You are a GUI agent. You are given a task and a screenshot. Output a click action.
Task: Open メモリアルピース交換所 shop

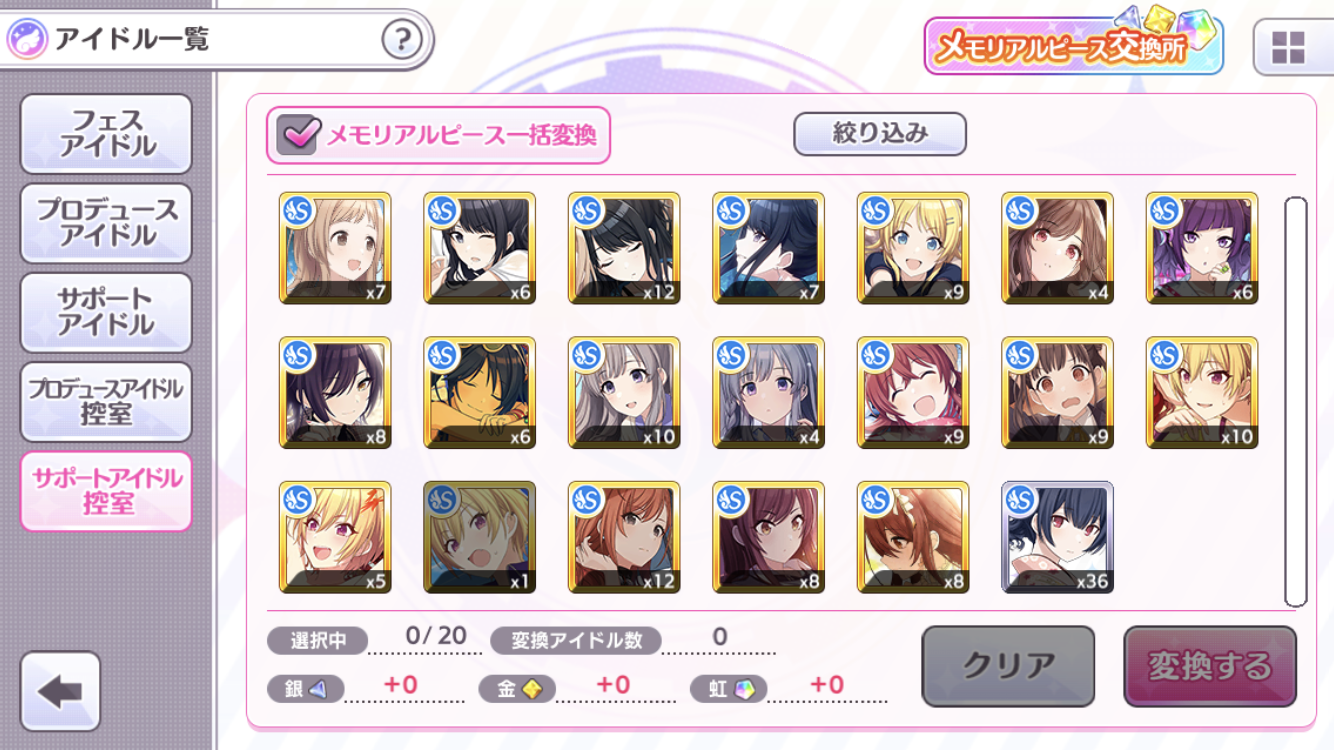click(1073, 46)
